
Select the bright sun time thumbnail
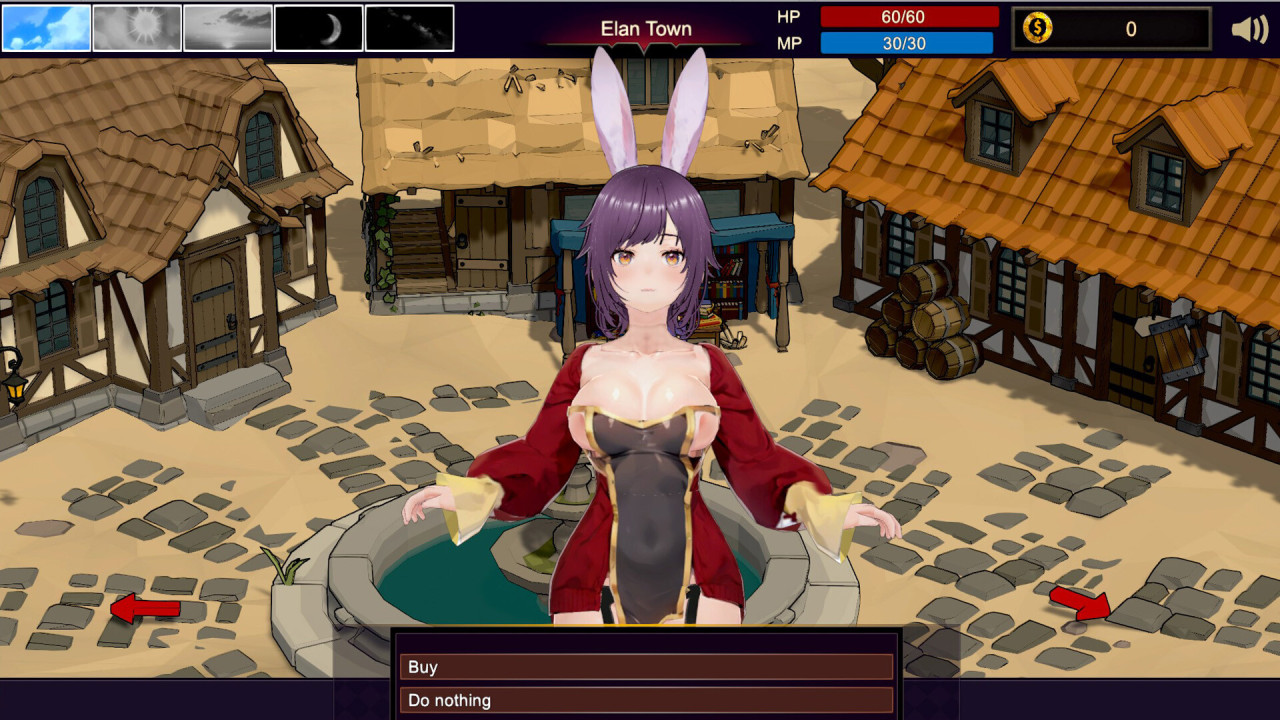[x=137, y=28]
